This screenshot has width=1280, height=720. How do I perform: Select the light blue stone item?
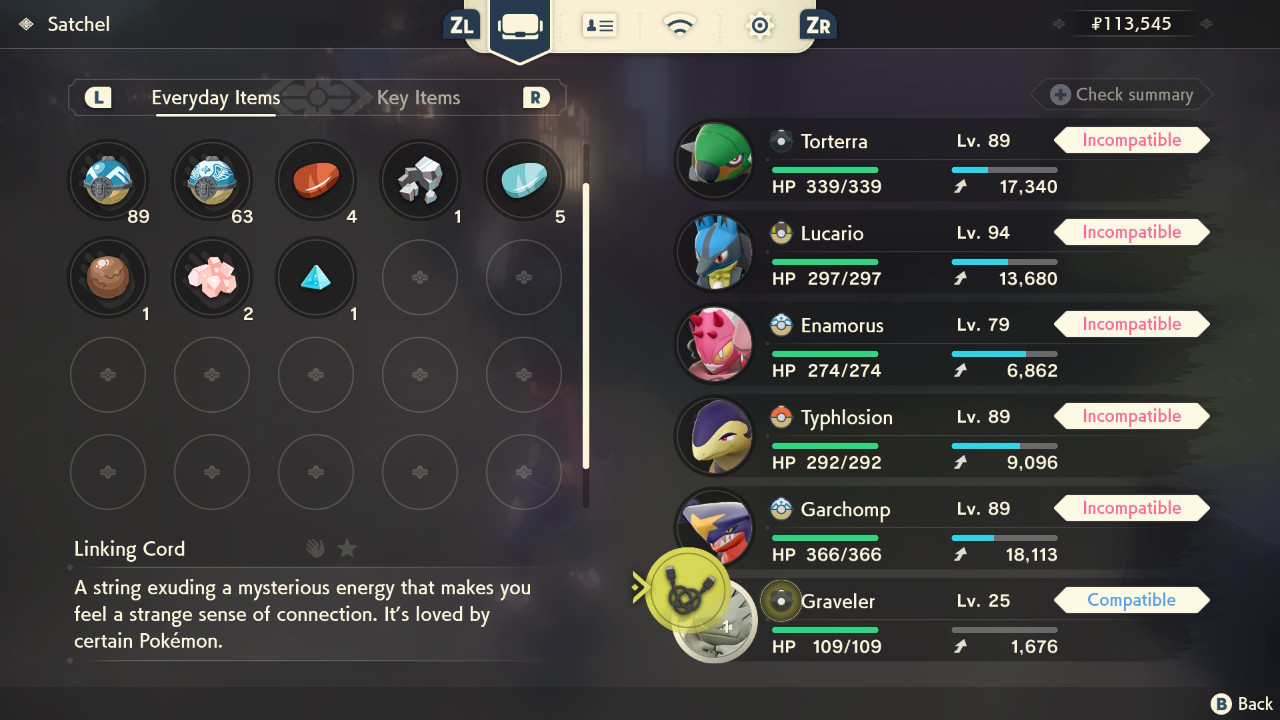click(524, 181)
